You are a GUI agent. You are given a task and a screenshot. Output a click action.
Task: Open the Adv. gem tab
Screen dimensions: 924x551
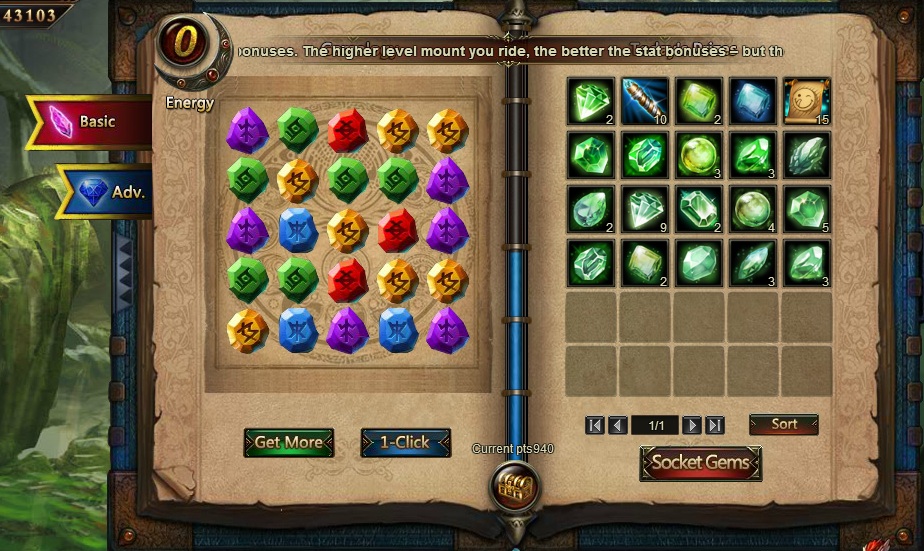click(110, 191)
